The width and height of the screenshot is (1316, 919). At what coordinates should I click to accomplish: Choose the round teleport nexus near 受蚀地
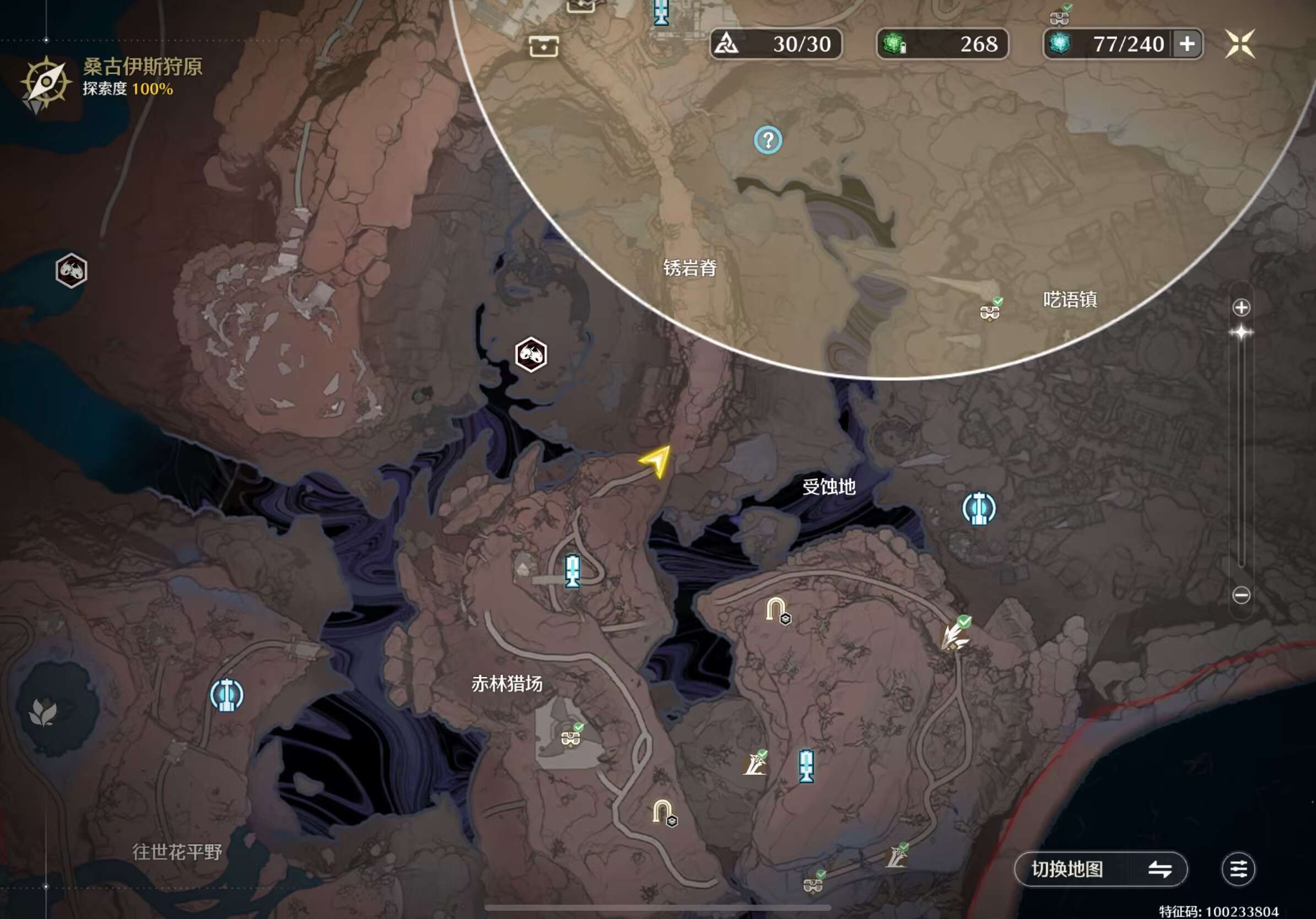click(x=978, y=508)
